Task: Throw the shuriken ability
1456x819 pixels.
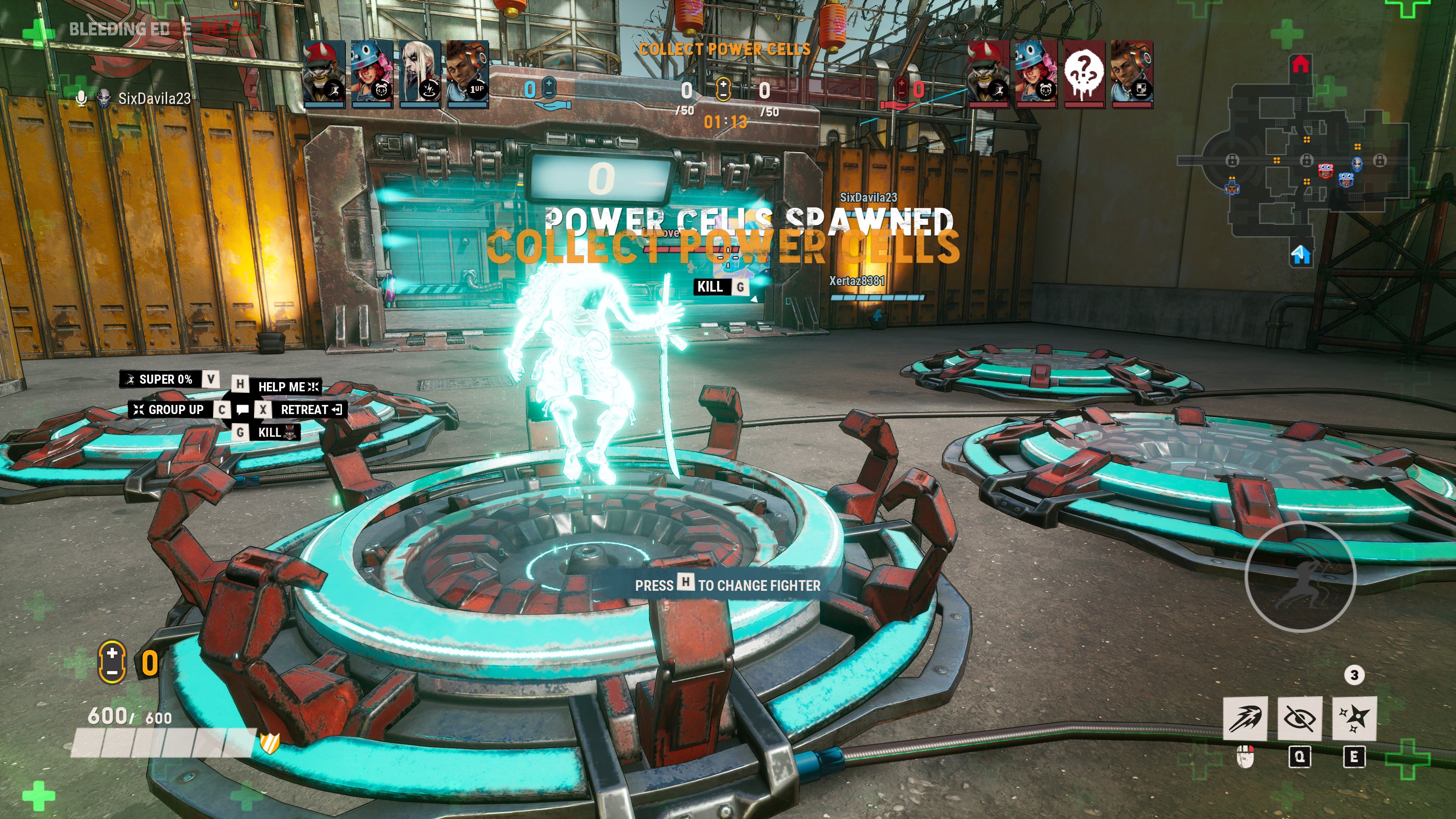Action: [x=1354, y=719]
